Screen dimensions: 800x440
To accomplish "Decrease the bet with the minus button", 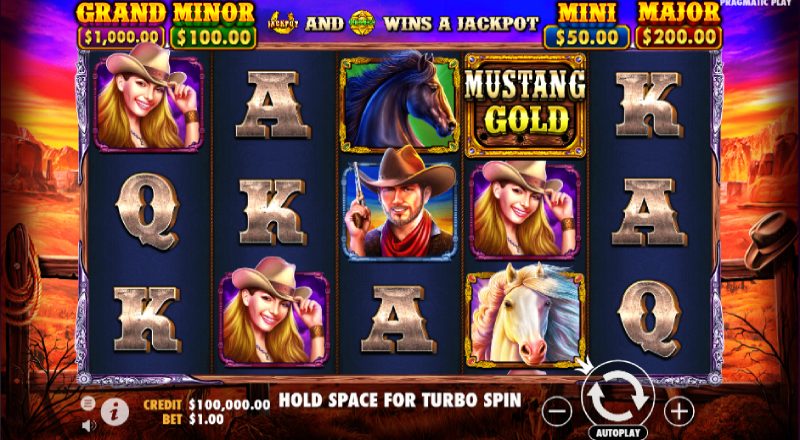I will tap(559, 409).
